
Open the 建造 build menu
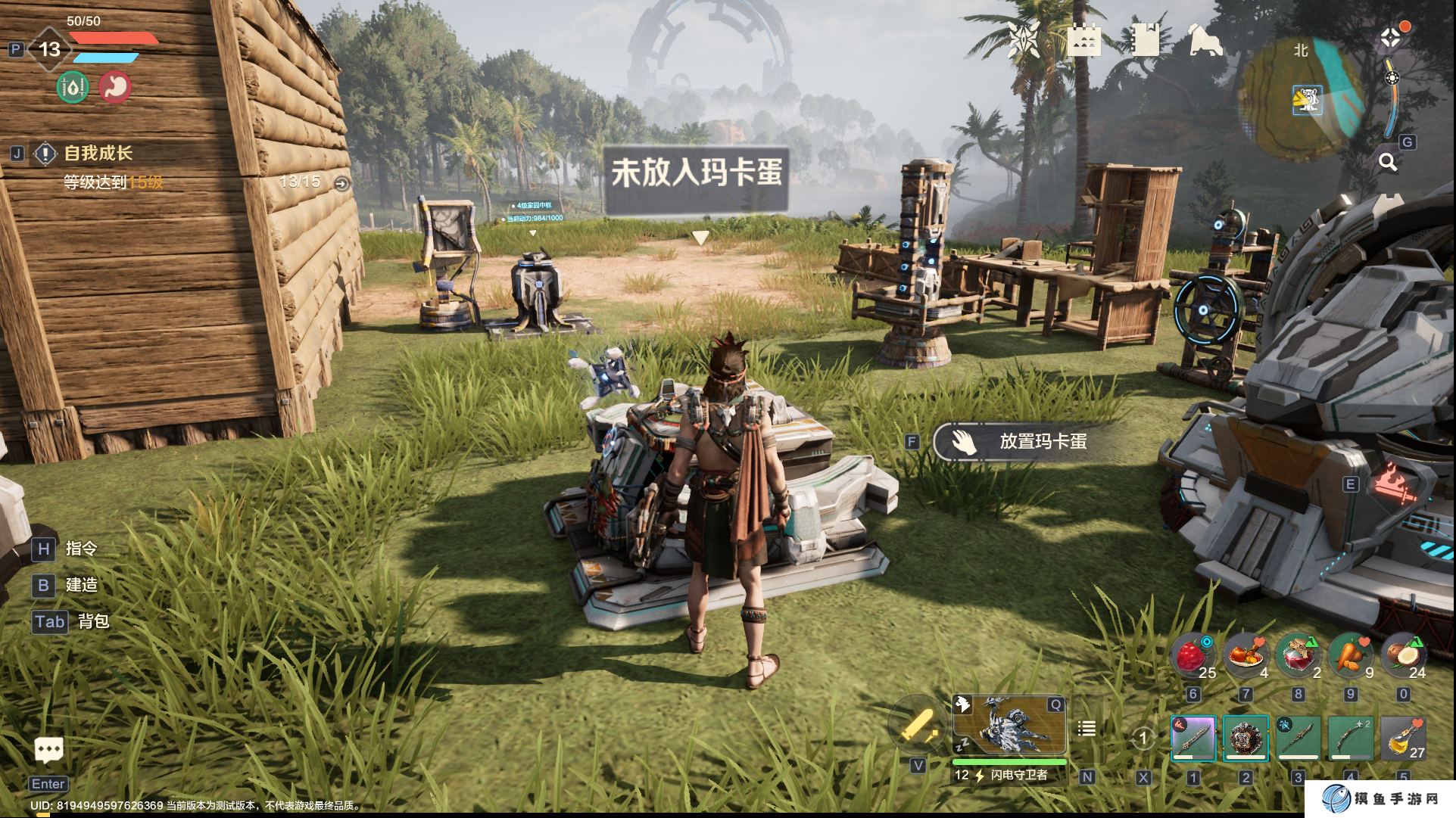[80, 585]
